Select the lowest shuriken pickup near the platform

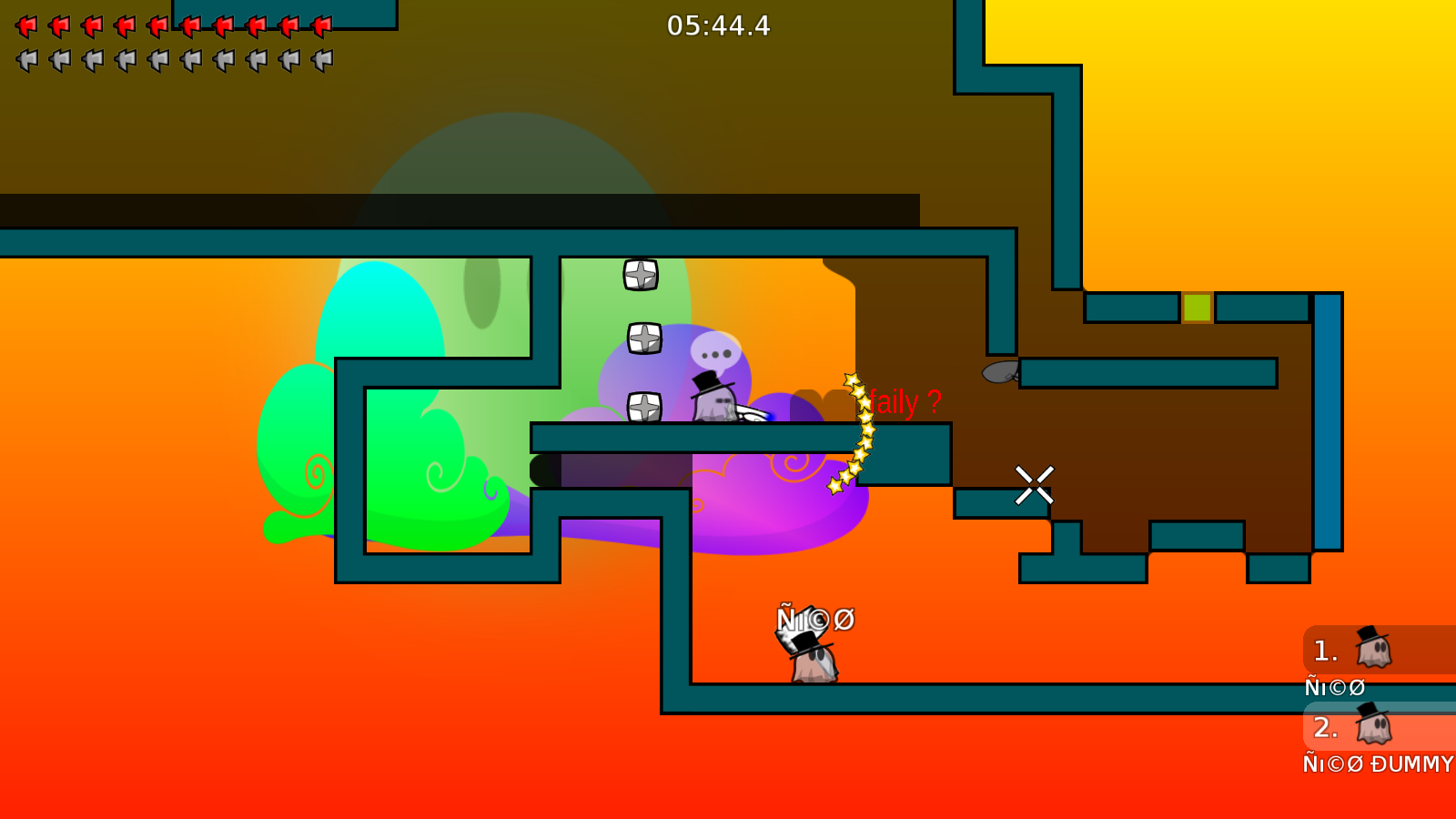[x=643, y=407]
